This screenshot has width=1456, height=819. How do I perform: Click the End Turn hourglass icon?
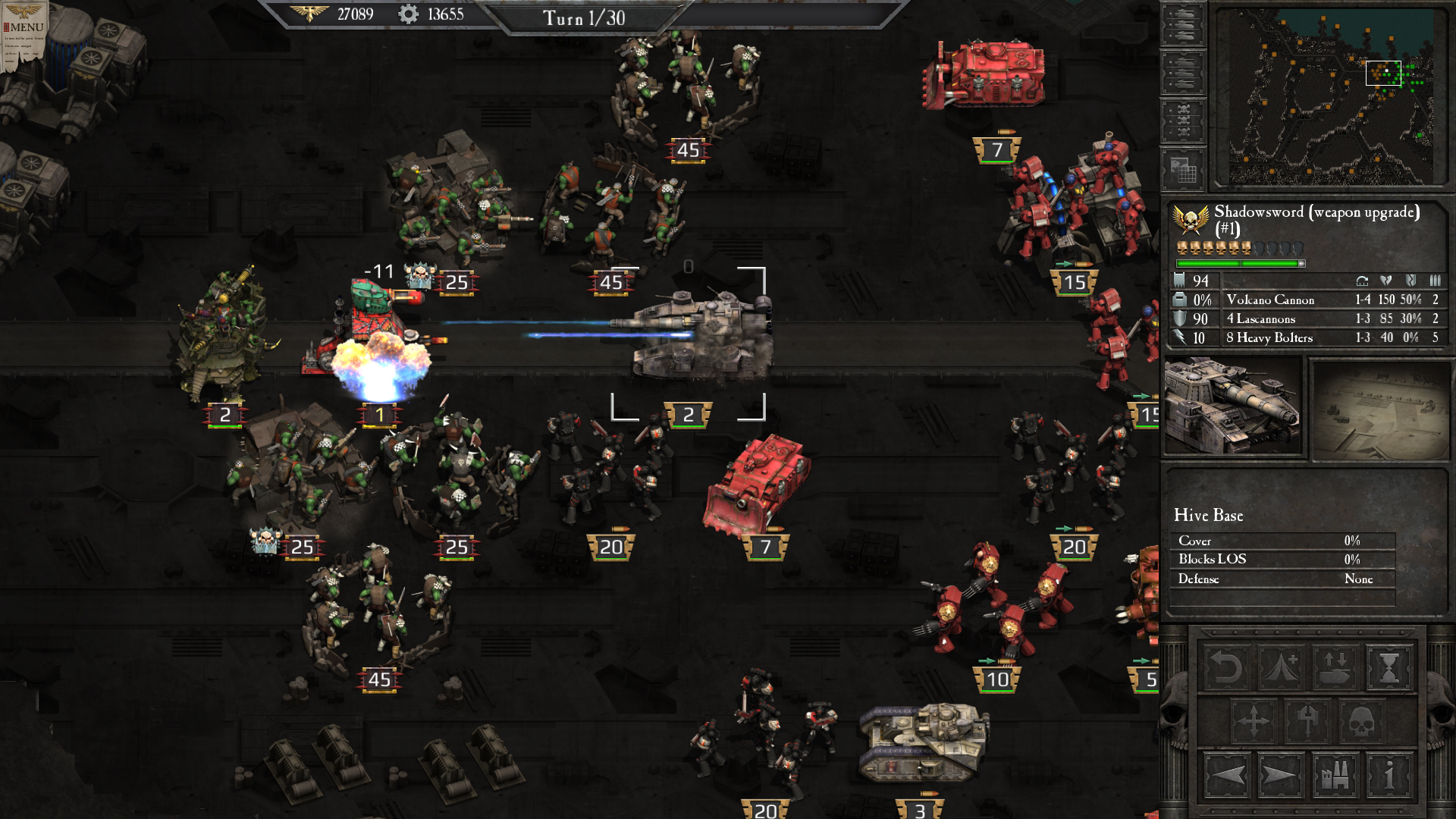coord(1389,668)
